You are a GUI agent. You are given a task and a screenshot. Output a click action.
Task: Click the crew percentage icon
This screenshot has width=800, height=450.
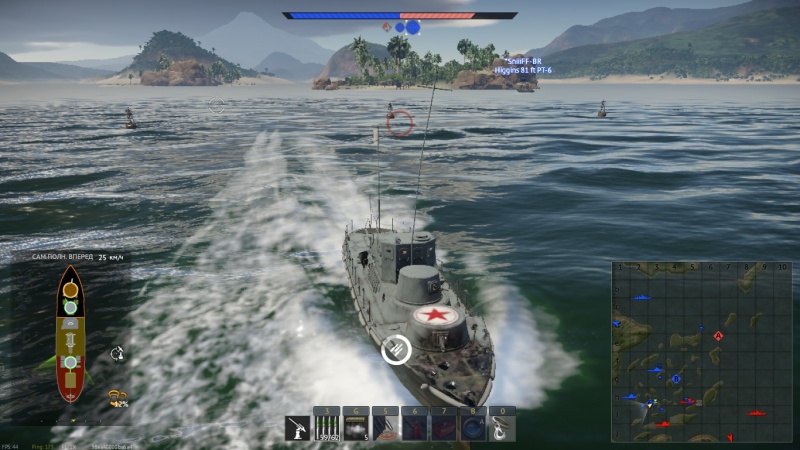pyautogui.click(x=118, y=397)
